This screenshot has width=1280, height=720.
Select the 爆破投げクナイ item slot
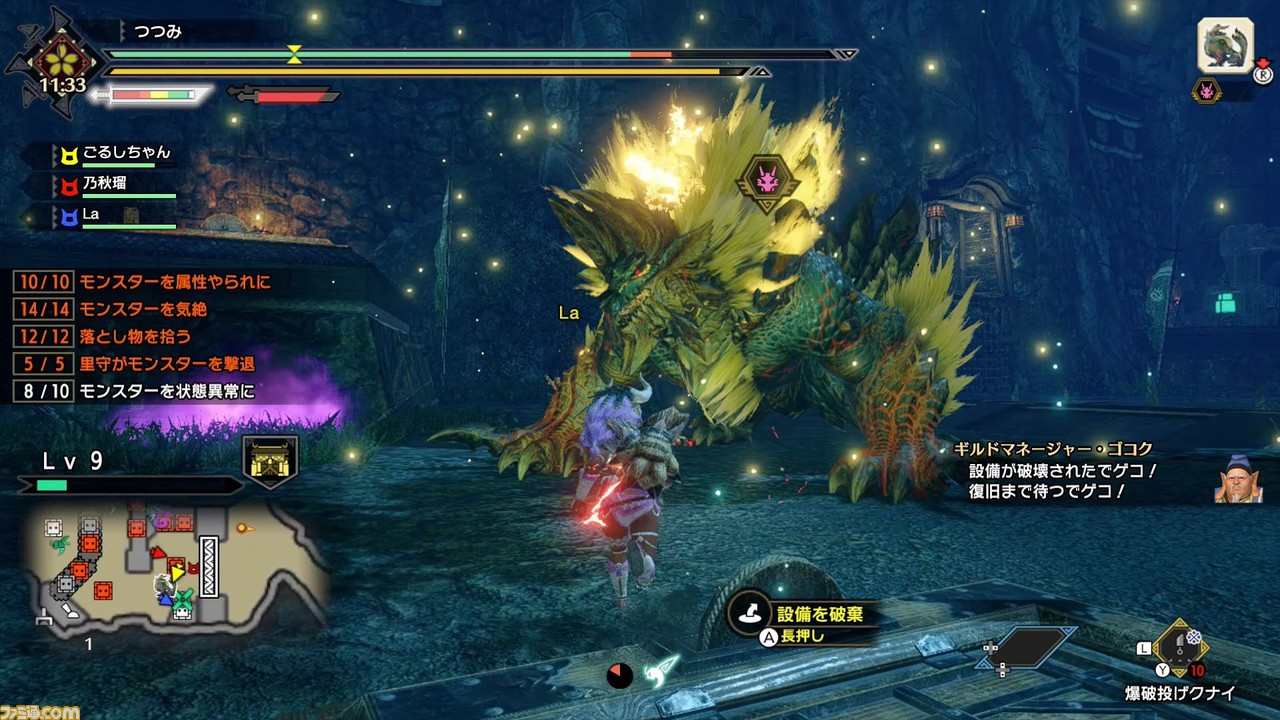coord(1182,647)
